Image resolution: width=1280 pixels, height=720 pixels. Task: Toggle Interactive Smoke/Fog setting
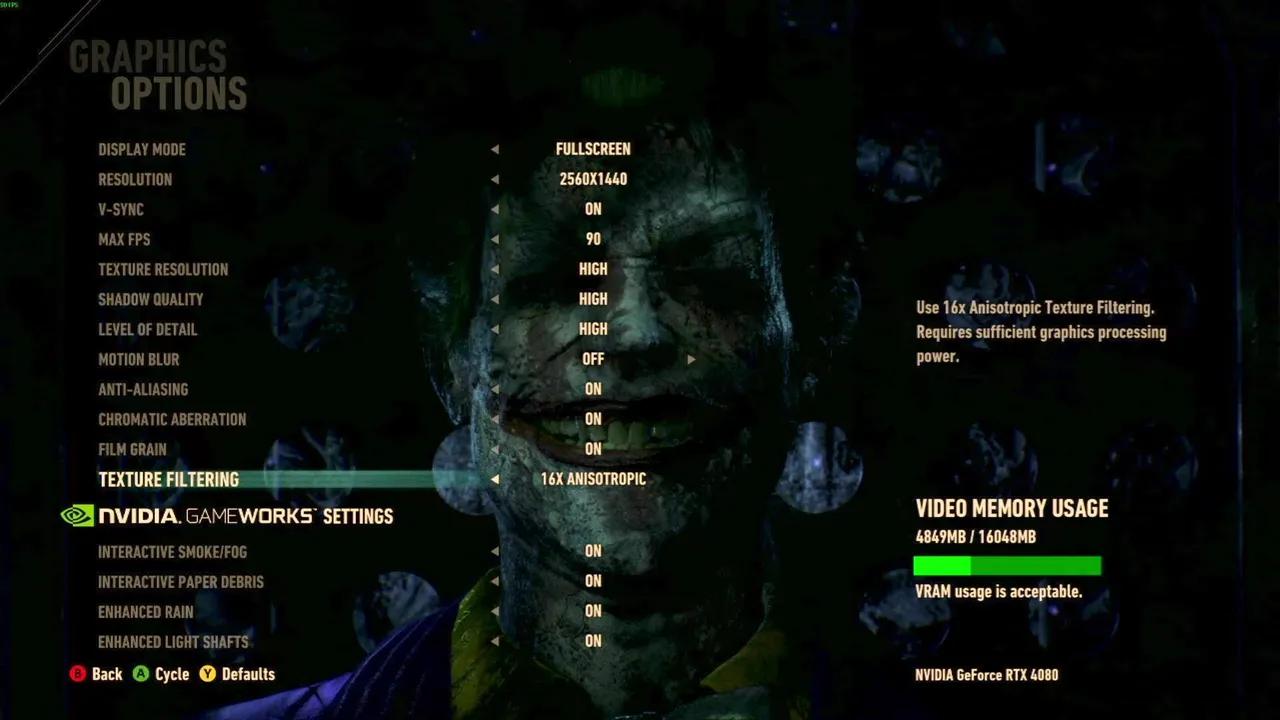click(172, 551)
